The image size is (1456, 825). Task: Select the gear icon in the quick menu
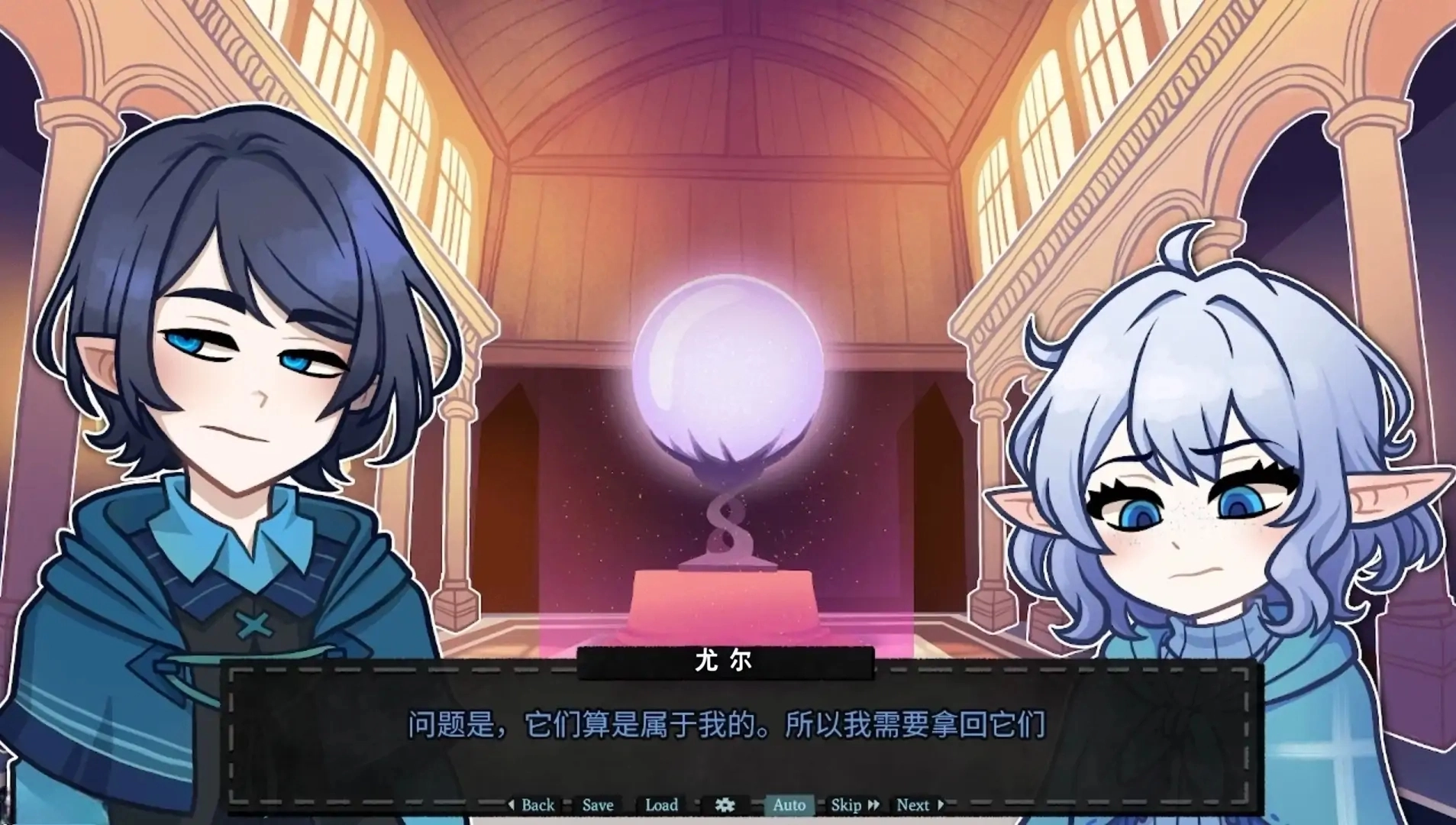(725, 805)
